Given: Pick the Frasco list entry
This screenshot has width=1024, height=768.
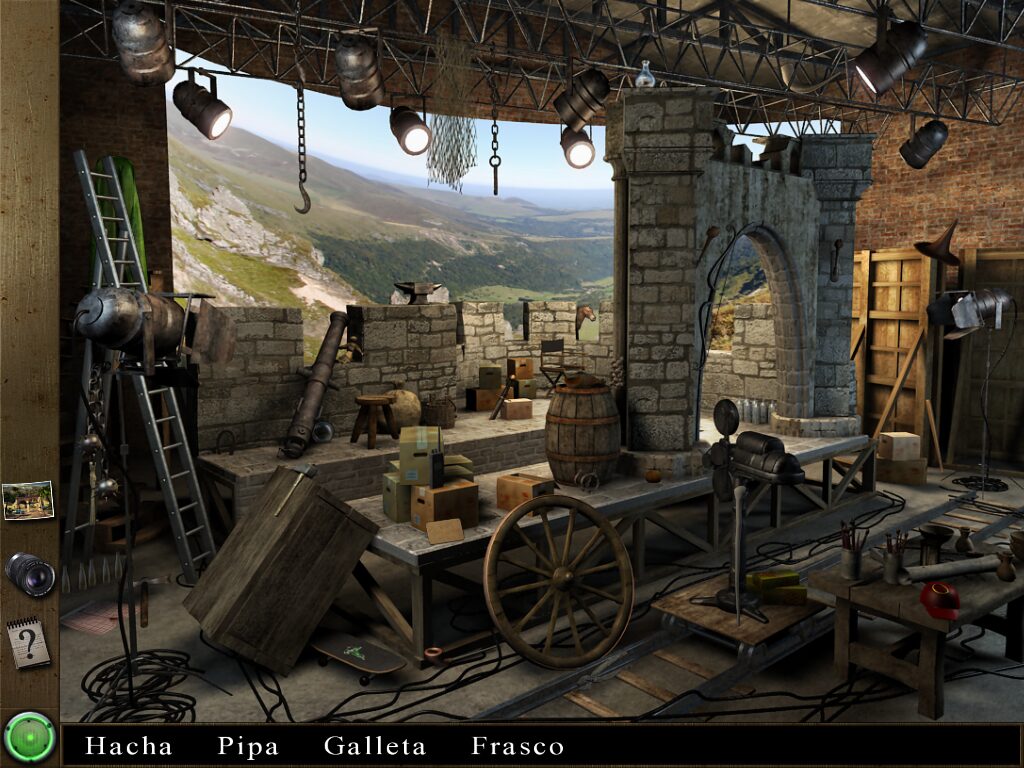Looking at the screenshot, I should (518, 746).
